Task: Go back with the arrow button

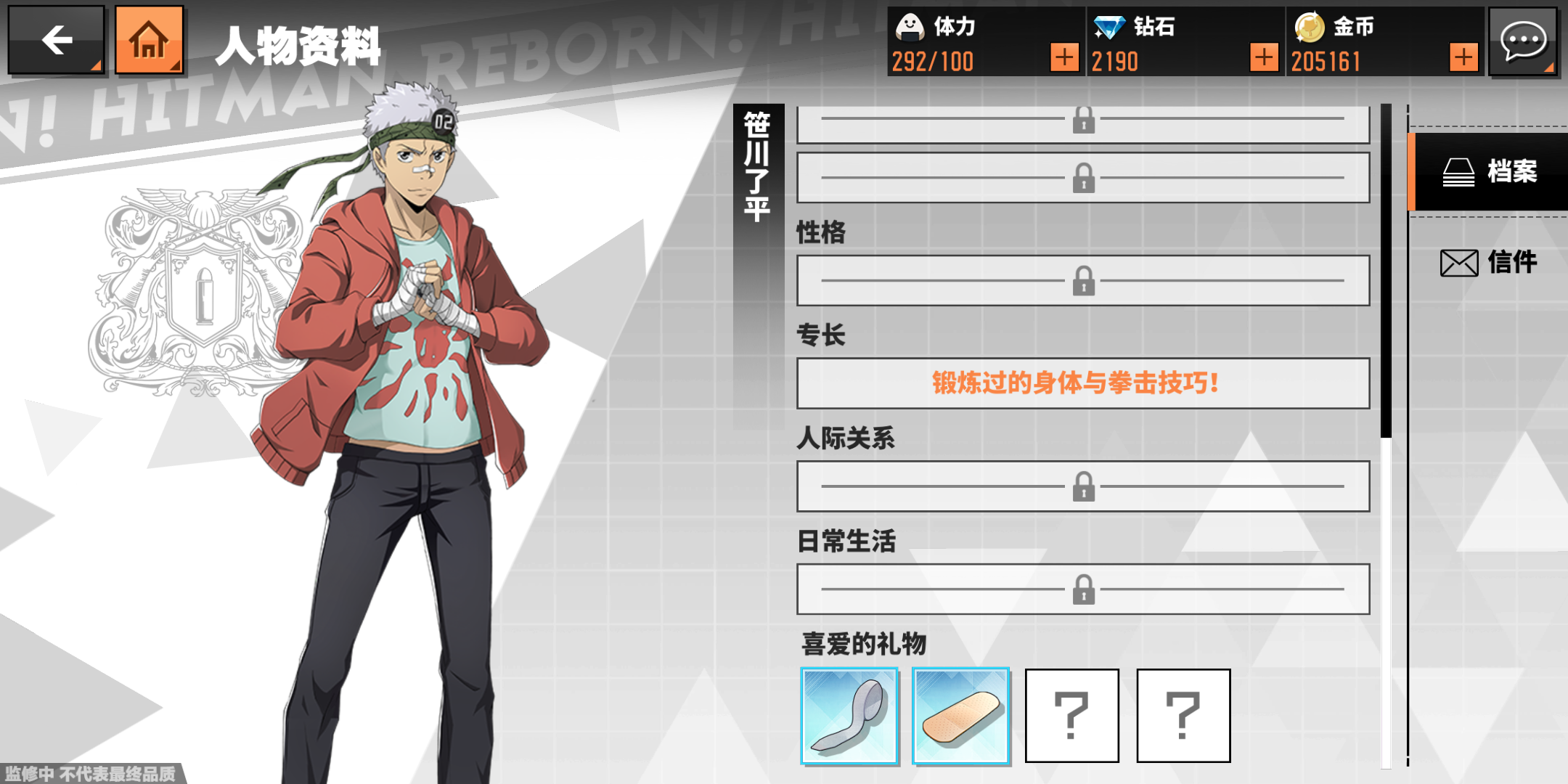Action: pyautogui.click(x=56, y=41)
